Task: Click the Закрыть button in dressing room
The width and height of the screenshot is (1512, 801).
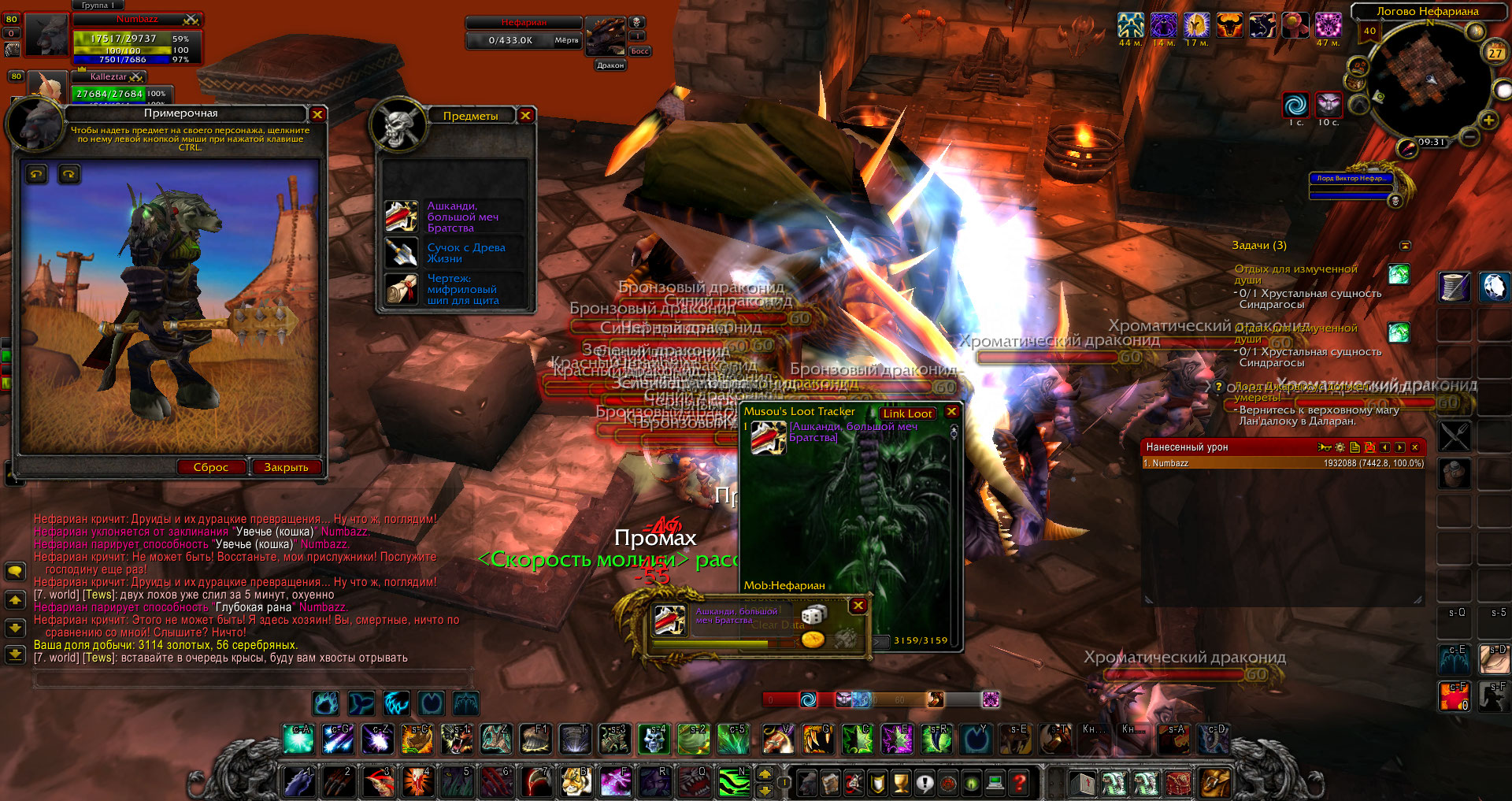Action: pos(286,467)
